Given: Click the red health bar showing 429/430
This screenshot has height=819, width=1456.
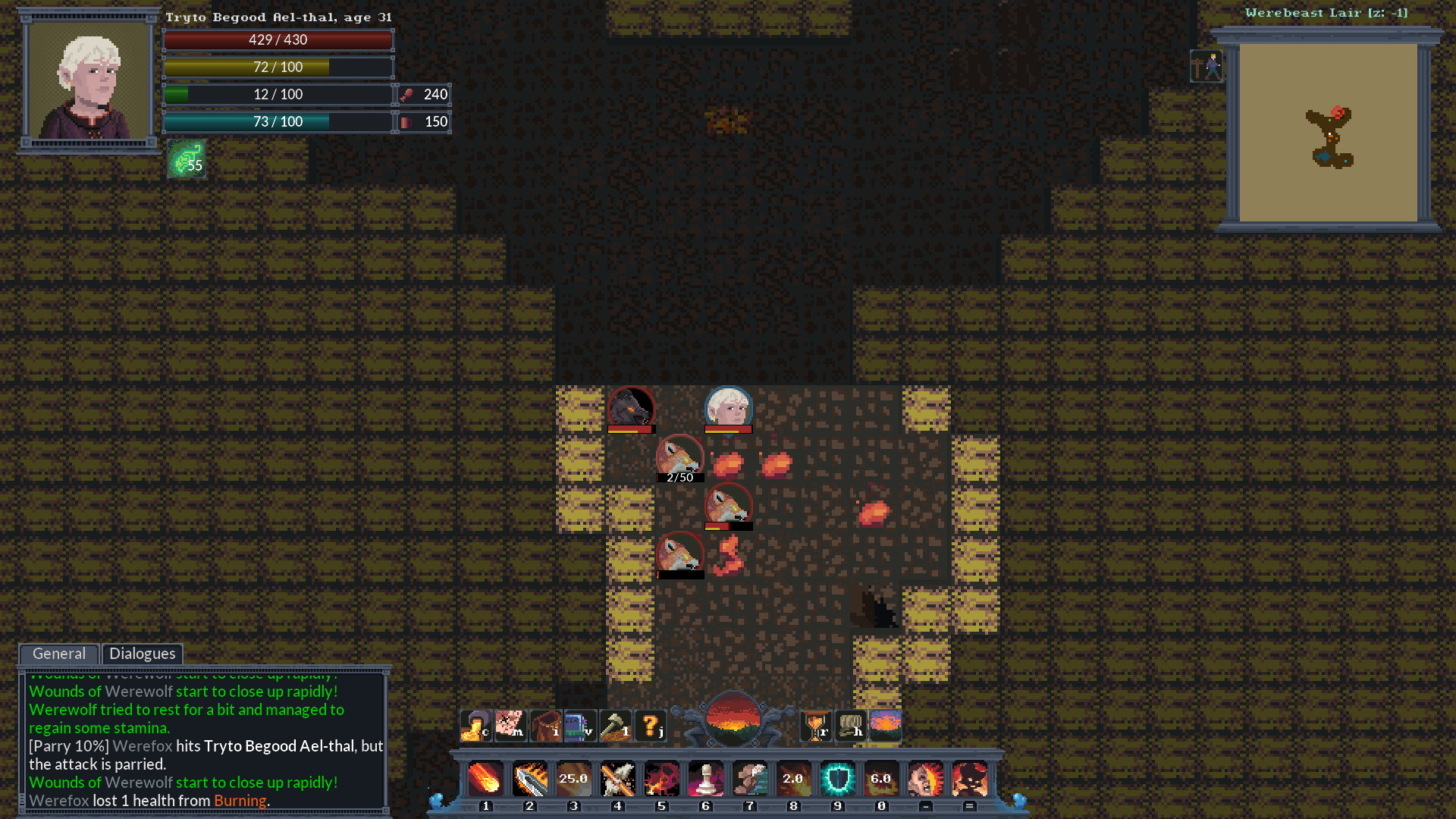Looking at the screenshot, I should tap(278, 40).
